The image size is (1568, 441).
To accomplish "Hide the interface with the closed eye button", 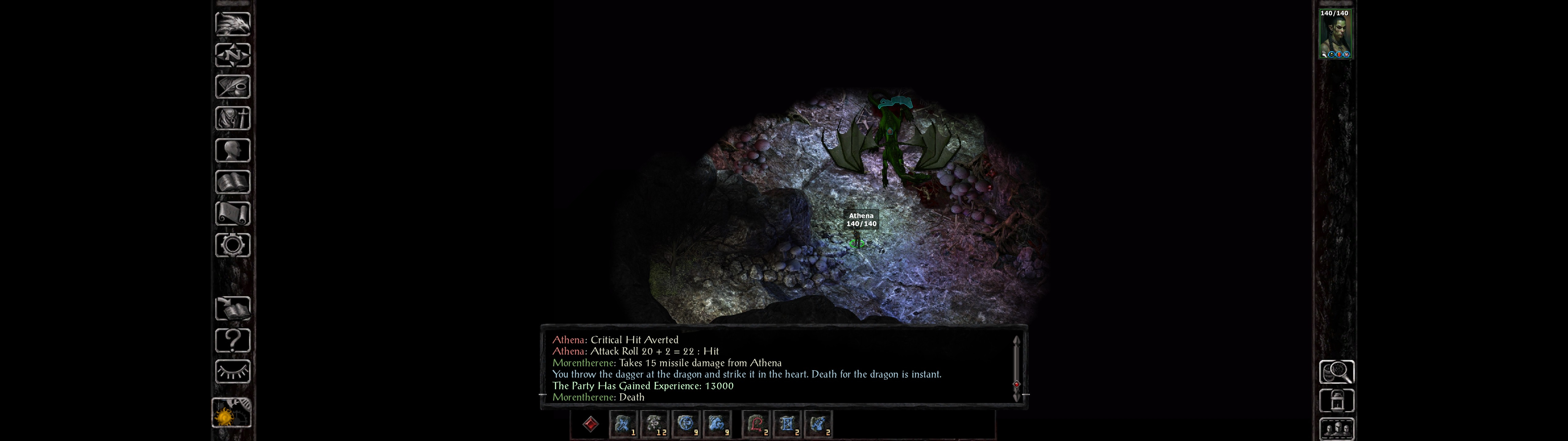I will pos(232,371).
